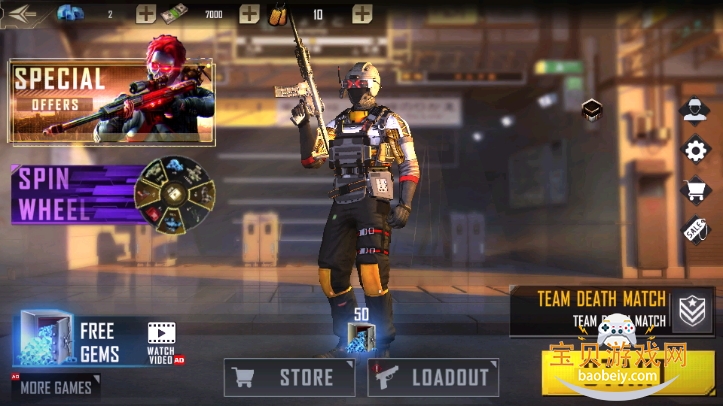The image size is (723, 406).
Task: Go back with the arrow icon
Action: pyautogui.click(x=24, y=13)
